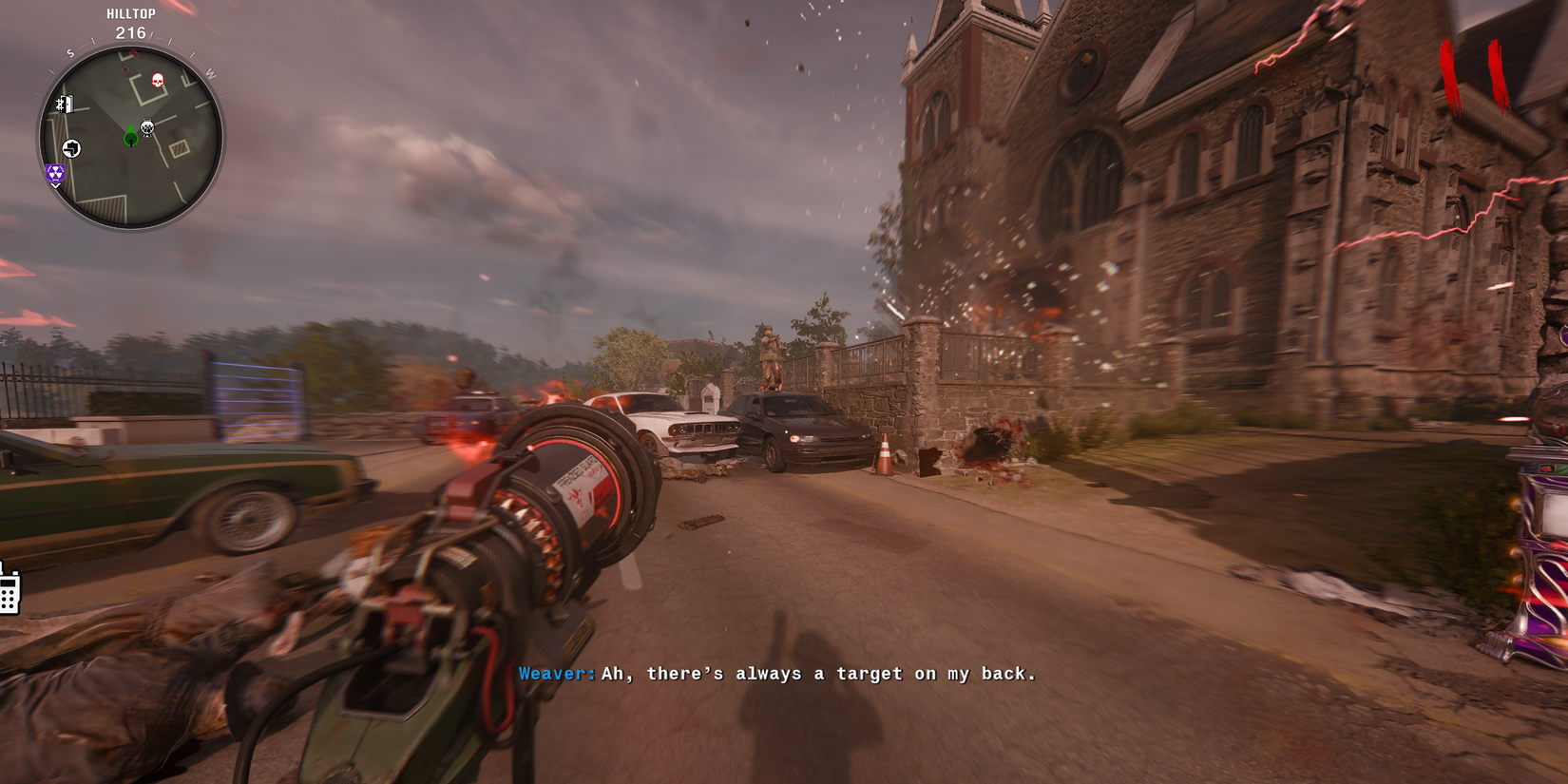1568x784 pixels.
Task: Click the S letter on the compass ring
Action: click(69, 52)
